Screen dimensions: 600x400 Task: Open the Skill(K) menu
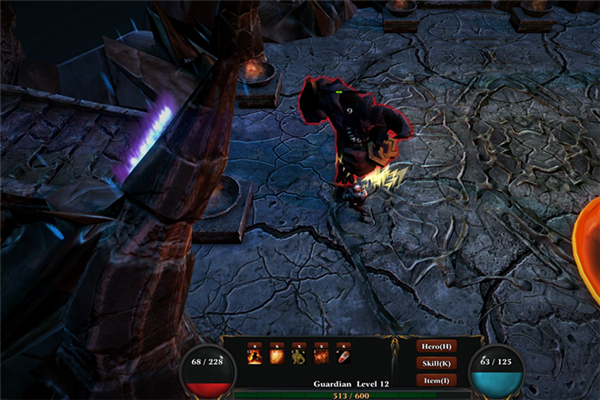[x=436, y=363]
